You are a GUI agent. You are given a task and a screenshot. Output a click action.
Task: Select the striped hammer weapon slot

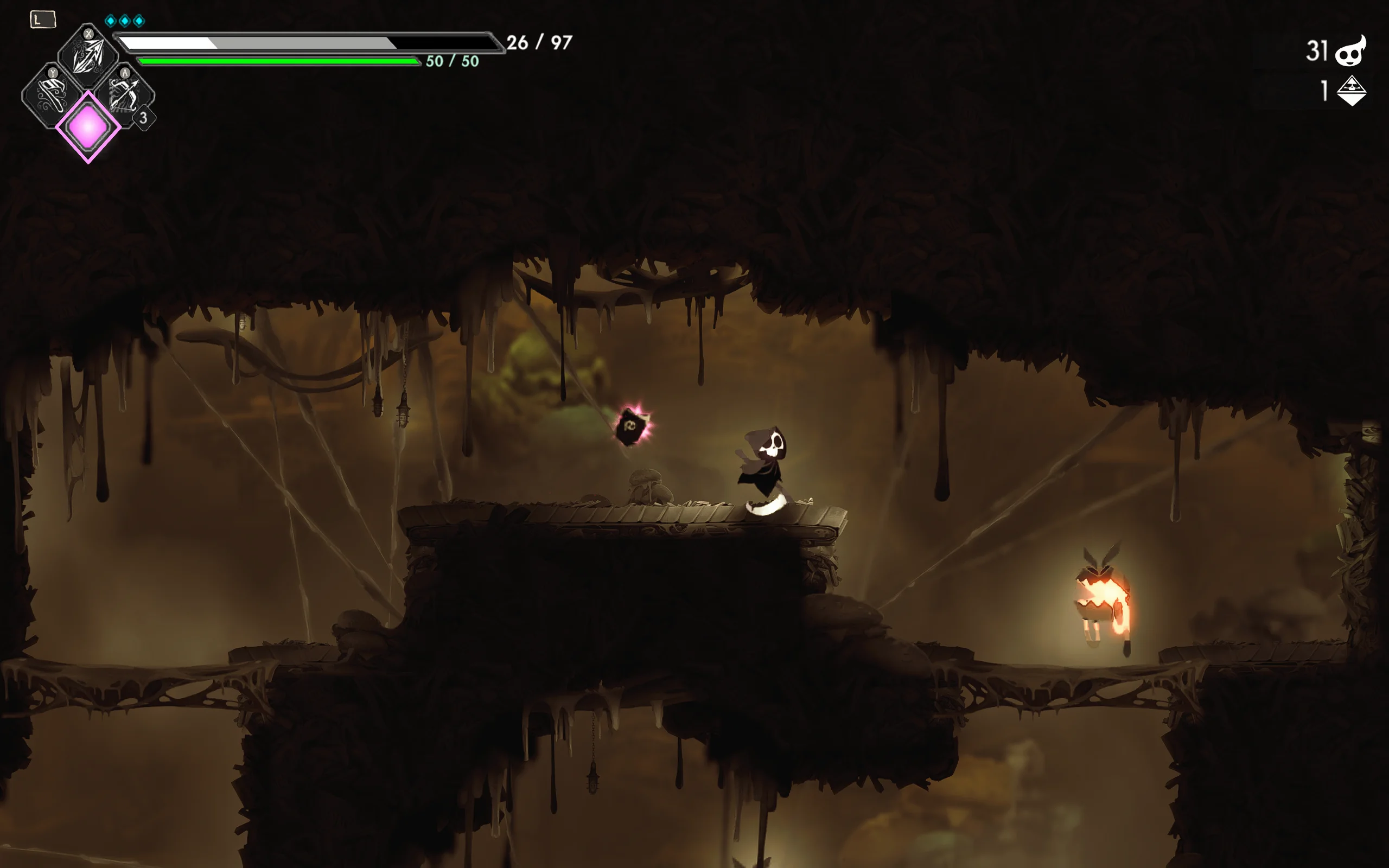point(52,95)
